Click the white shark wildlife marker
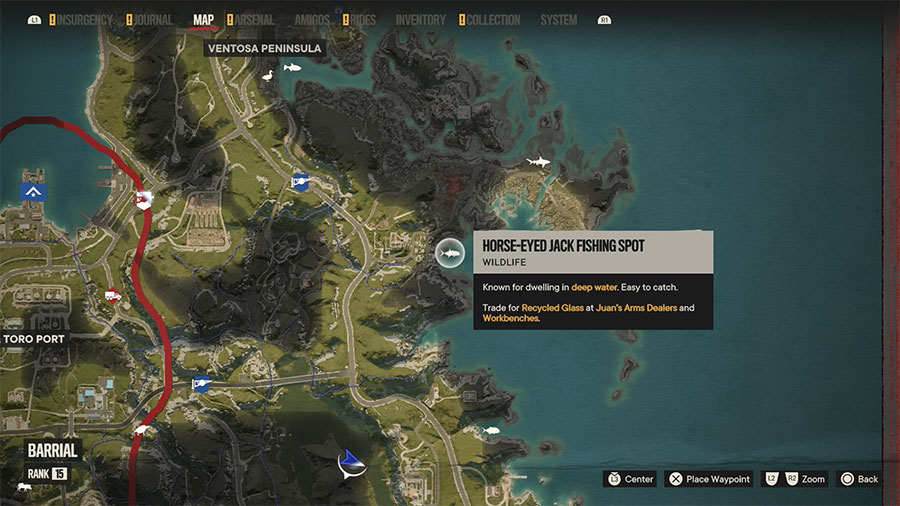900x506 pixels. [538, 161]
